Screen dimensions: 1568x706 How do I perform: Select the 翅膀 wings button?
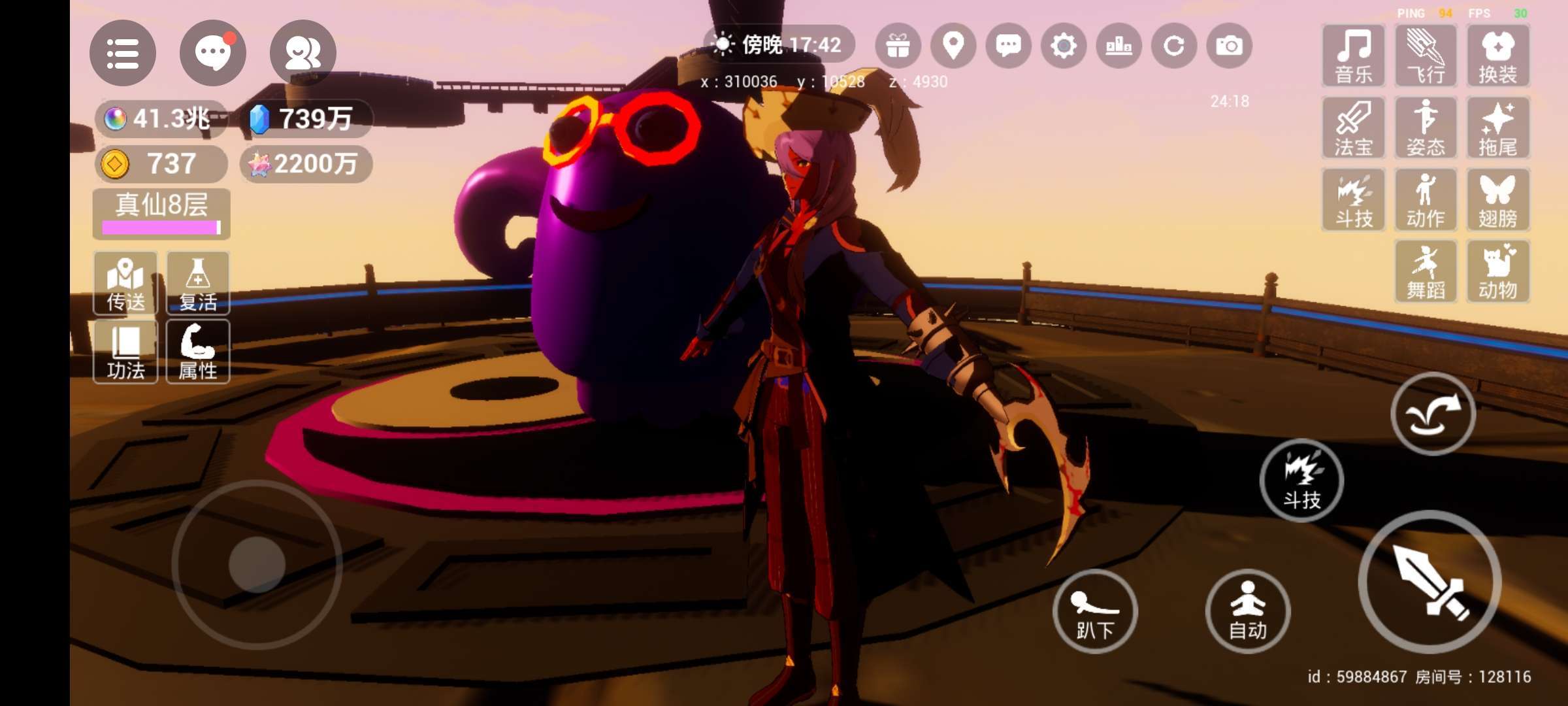point(1497,200)
